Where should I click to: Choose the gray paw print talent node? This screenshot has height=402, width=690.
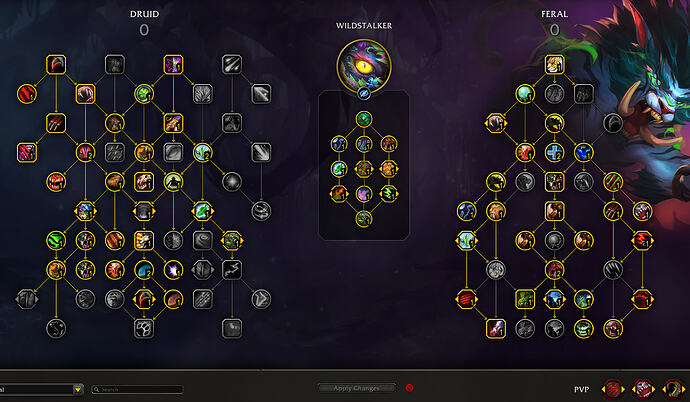(x=144, y=327)
